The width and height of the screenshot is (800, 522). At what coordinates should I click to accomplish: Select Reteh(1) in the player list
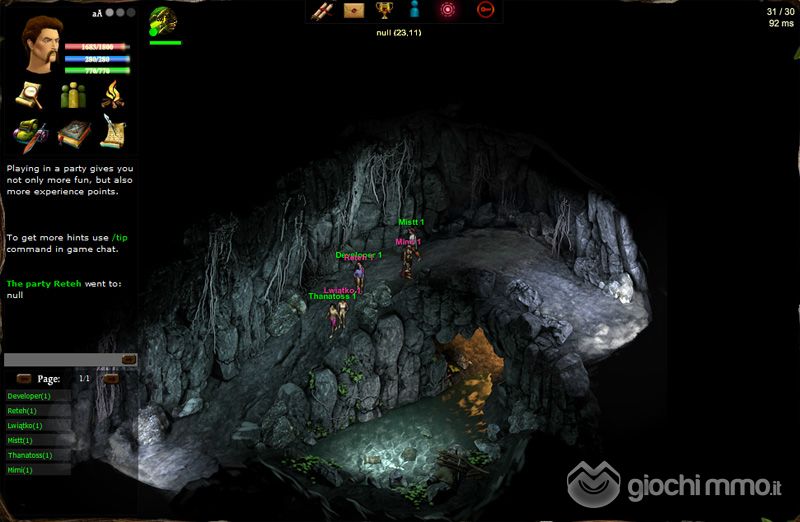tap(36, 411)
